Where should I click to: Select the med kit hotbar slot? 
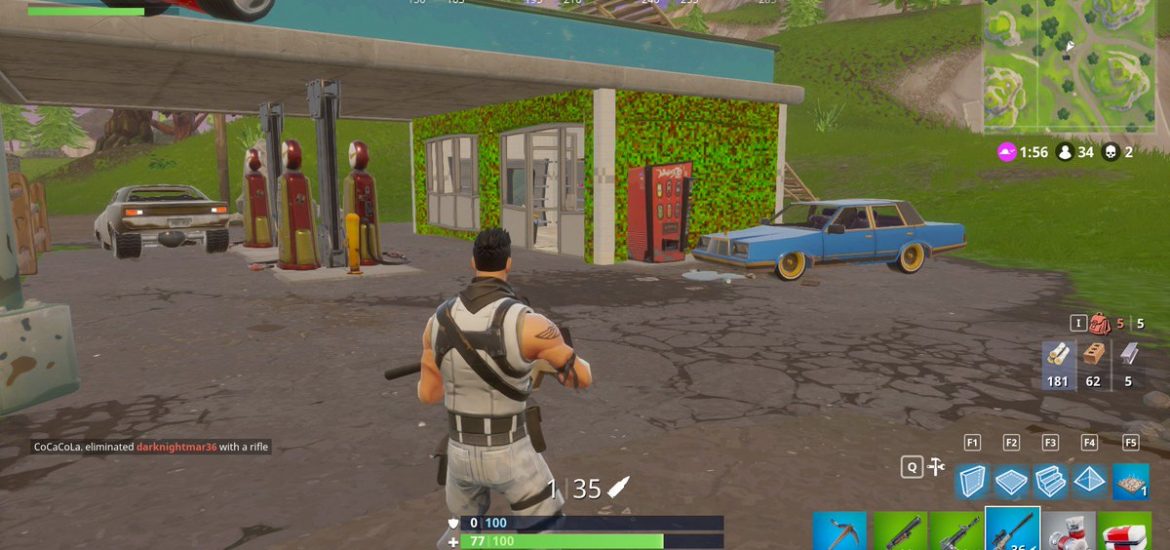[x=1124, y=531]
